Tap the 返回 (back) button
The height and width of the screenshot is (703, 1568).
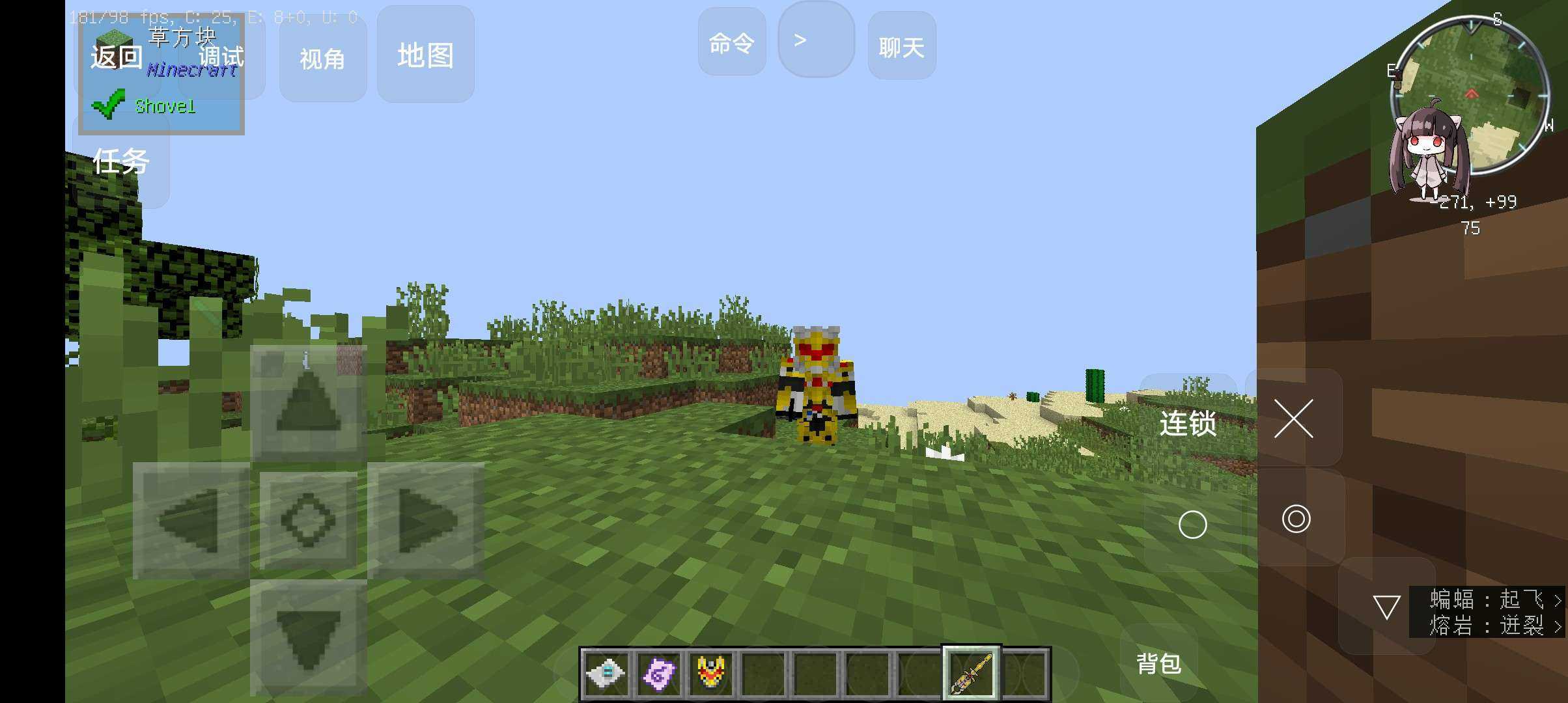116,57
